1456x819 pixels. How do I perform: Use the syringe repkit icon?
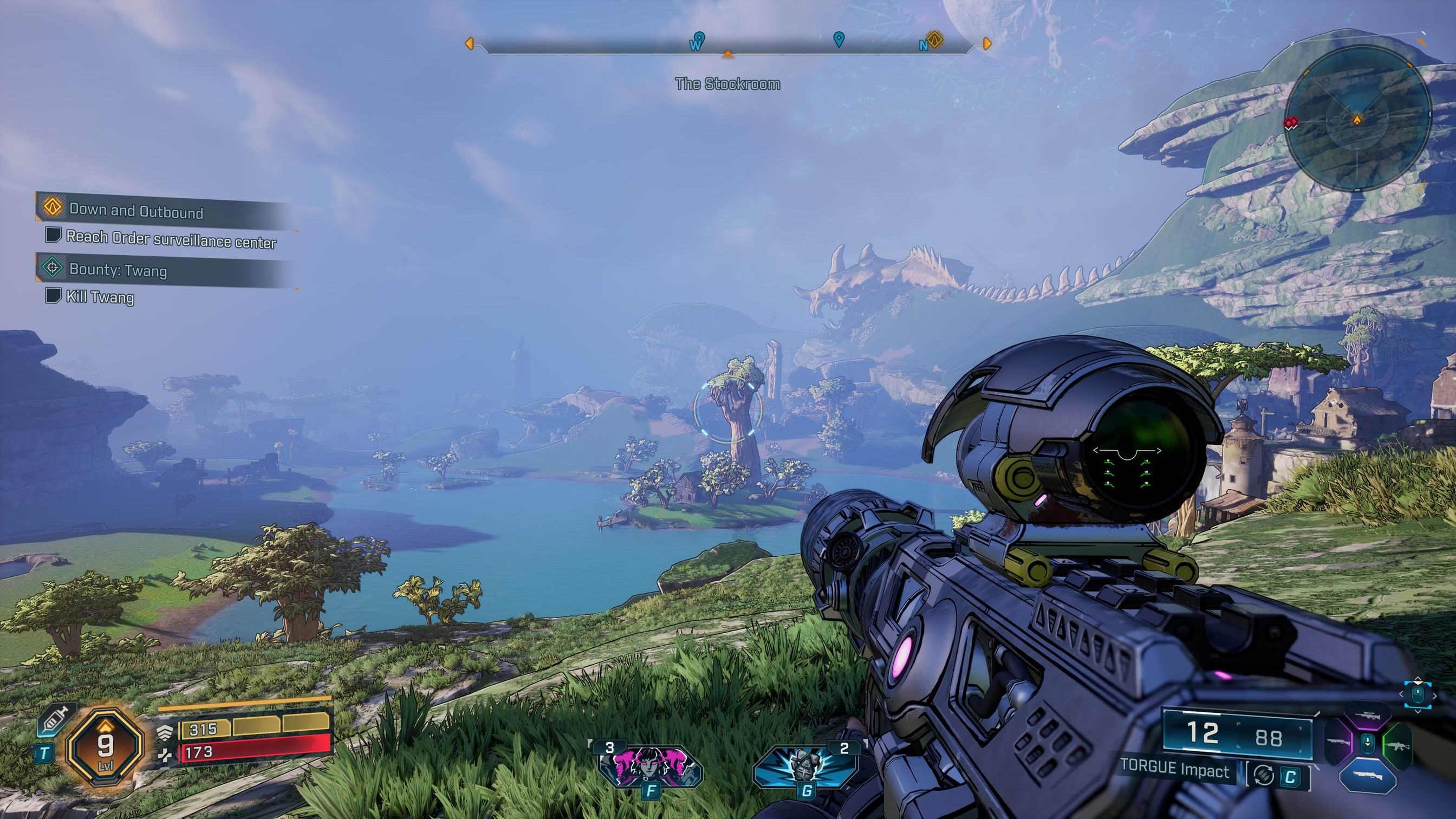coord(55,719)
